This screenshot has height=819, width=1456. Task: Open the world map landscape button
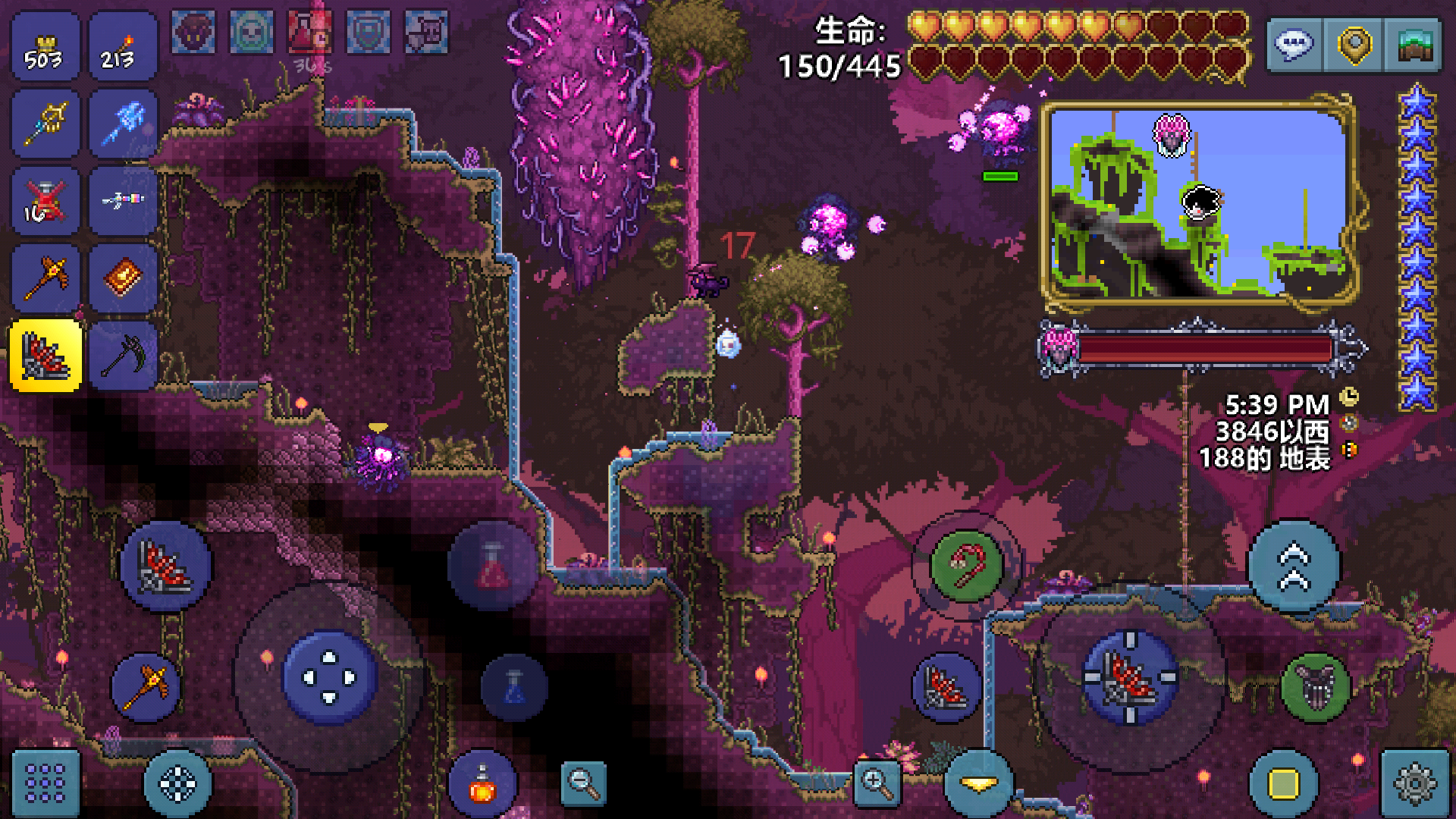pos(1414,45)
